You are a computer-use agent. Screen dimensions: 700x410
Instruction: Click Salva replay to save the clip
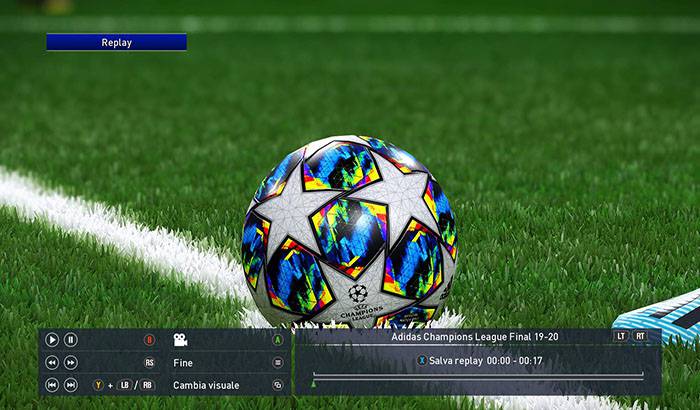click(x=456, y=360)
